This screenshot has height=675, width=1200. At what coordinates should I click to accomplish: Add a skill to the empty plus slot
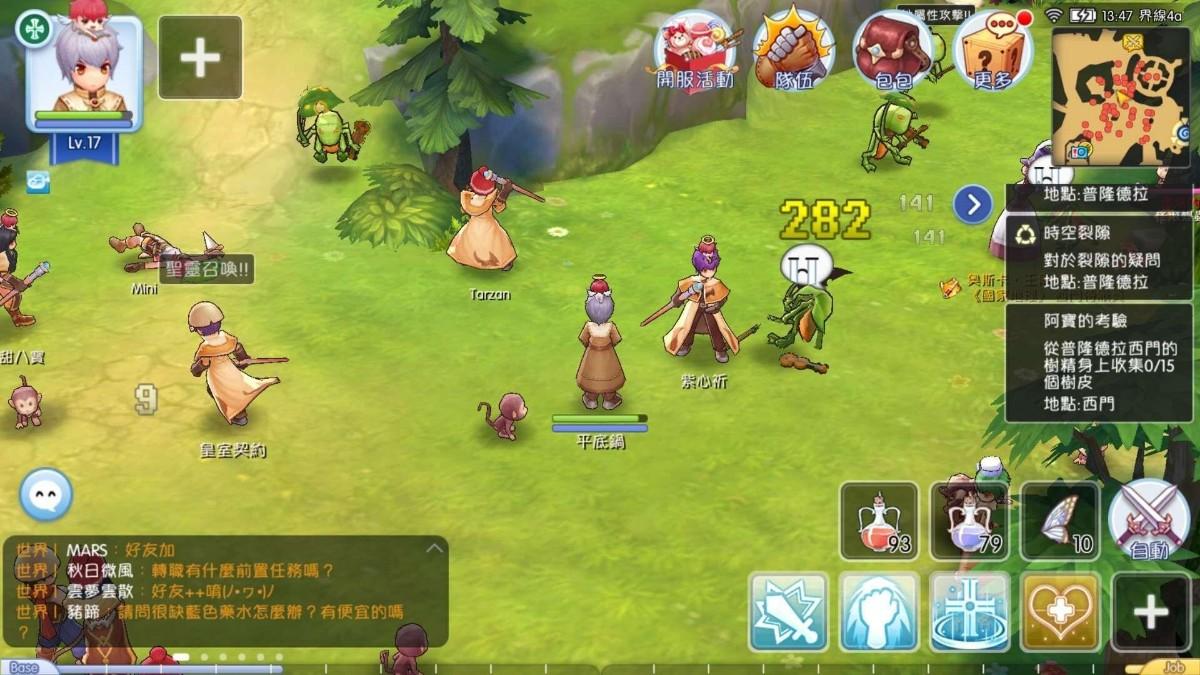click(x=1150, y=611)
